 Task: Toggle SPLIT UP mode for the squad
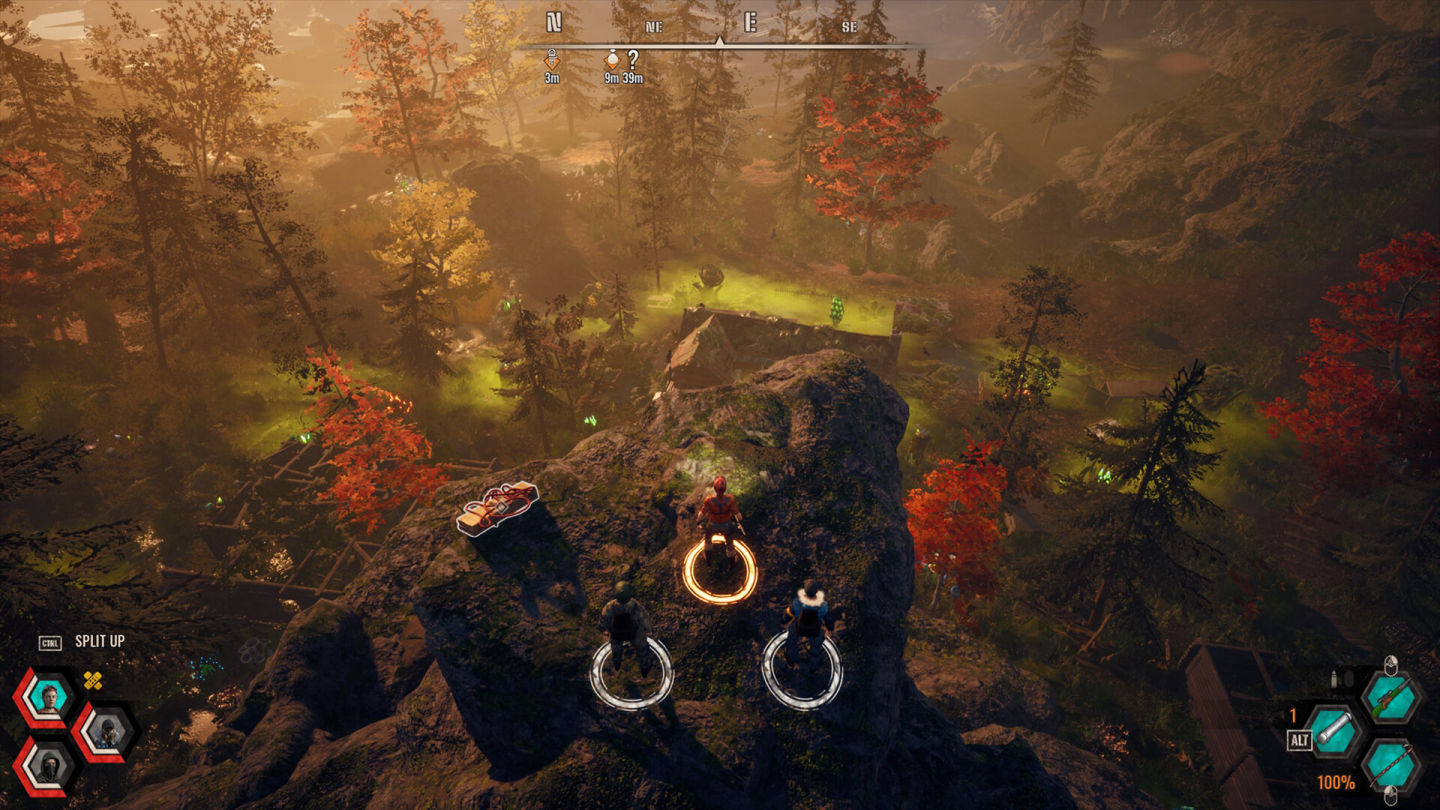click(x=100, y=640)
